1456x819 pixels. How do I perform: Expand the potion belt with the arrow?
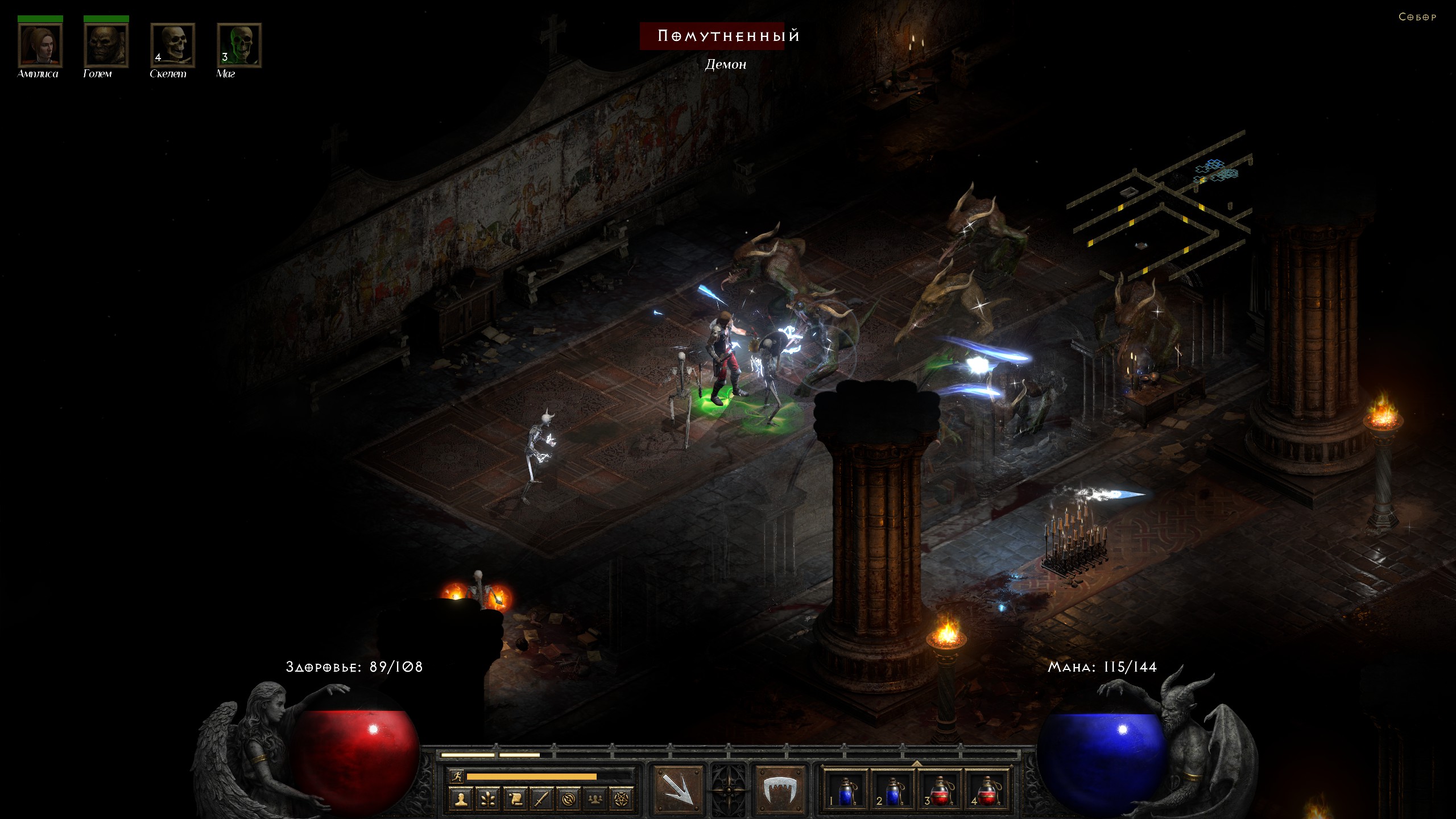click(x=917, y=763)
